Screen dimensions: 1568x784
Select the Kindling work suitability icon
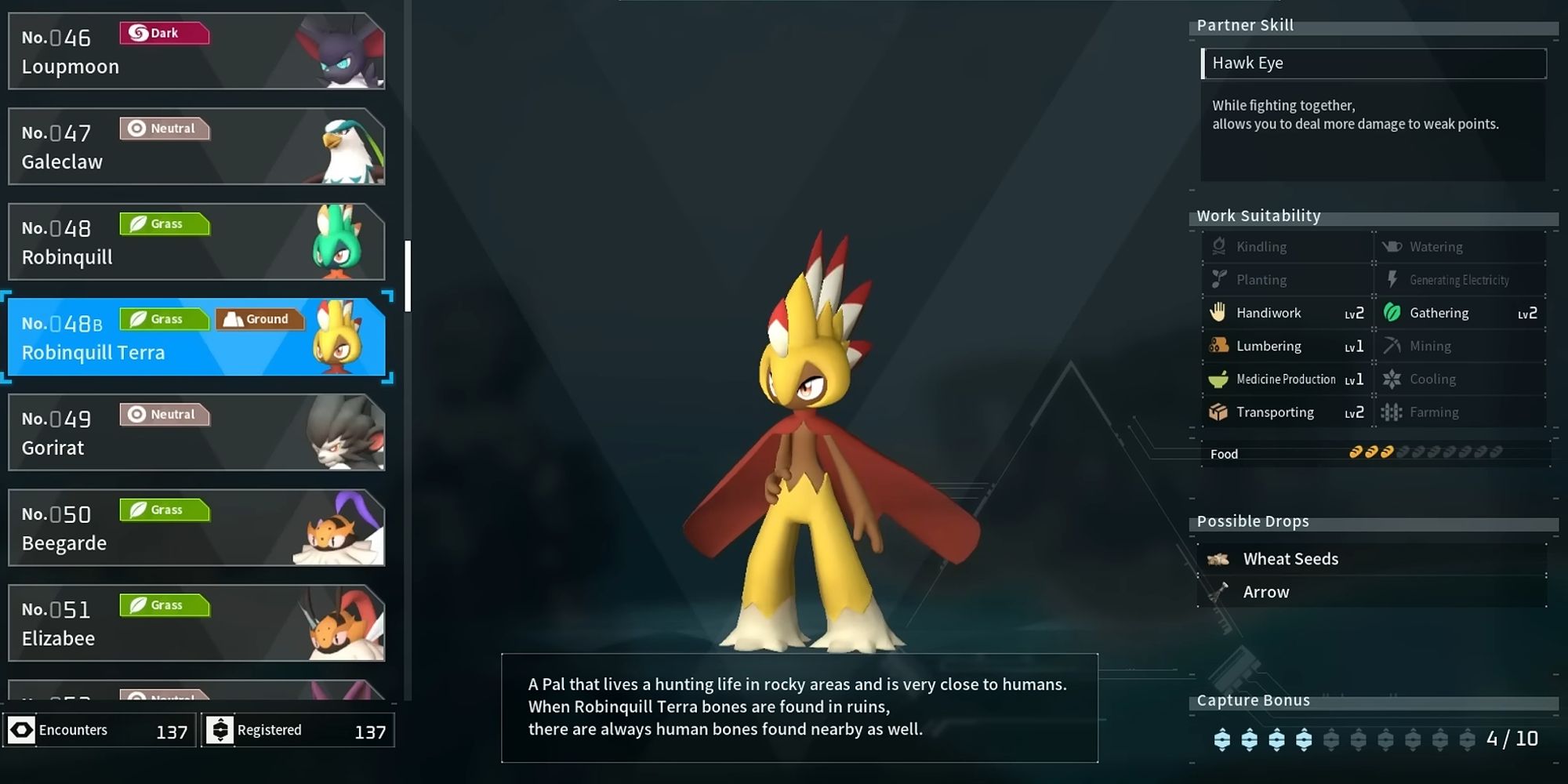coord(1218,246)
